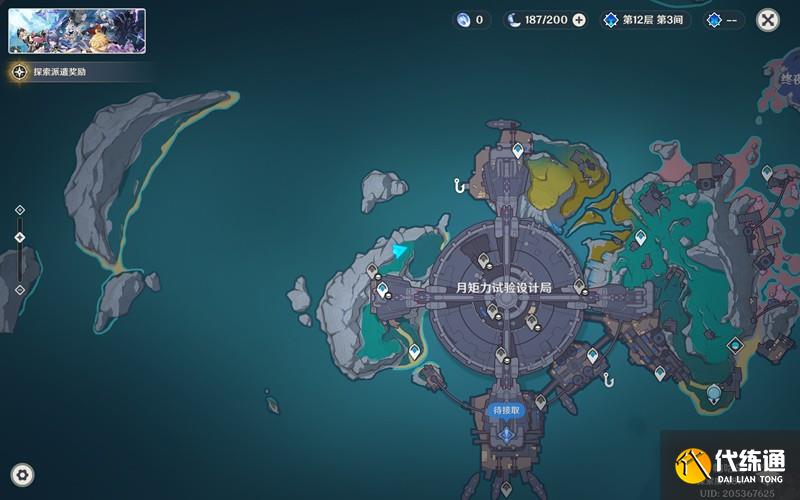The height and width of the screenshot is (500, 800).
Task: Close the map with the X button
Action: tap(768, 19)
